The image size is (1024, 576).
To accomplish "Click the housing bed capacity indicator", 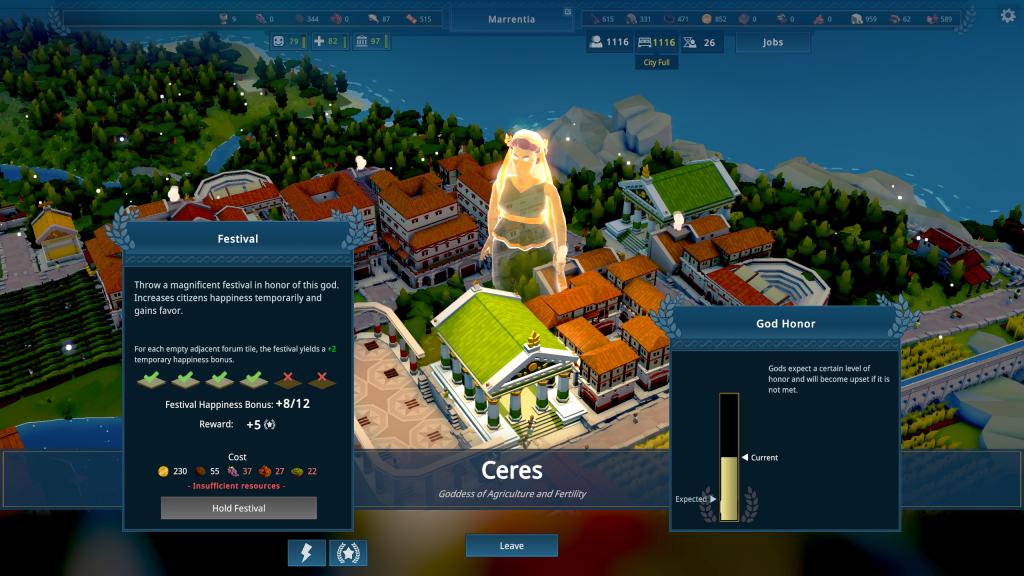I will coord(657,42).
